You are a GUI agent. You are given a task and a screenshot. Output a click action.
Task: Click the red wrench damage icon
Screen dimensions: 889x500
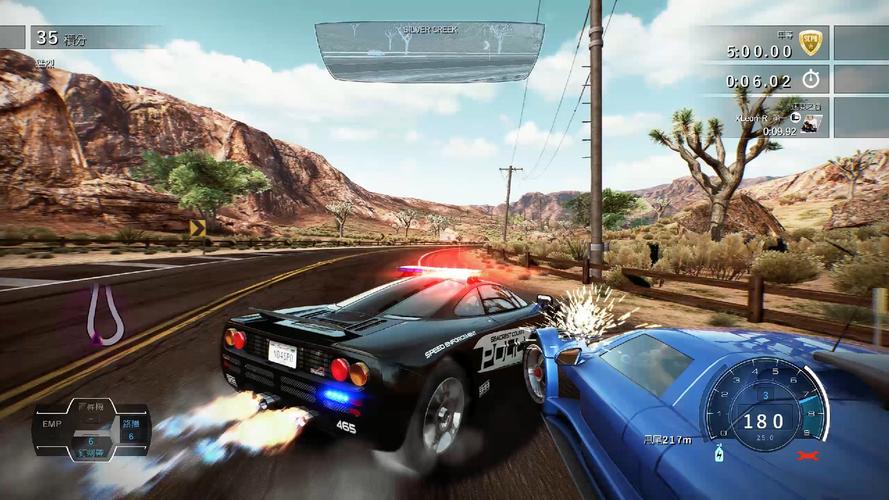coord(803,456)
